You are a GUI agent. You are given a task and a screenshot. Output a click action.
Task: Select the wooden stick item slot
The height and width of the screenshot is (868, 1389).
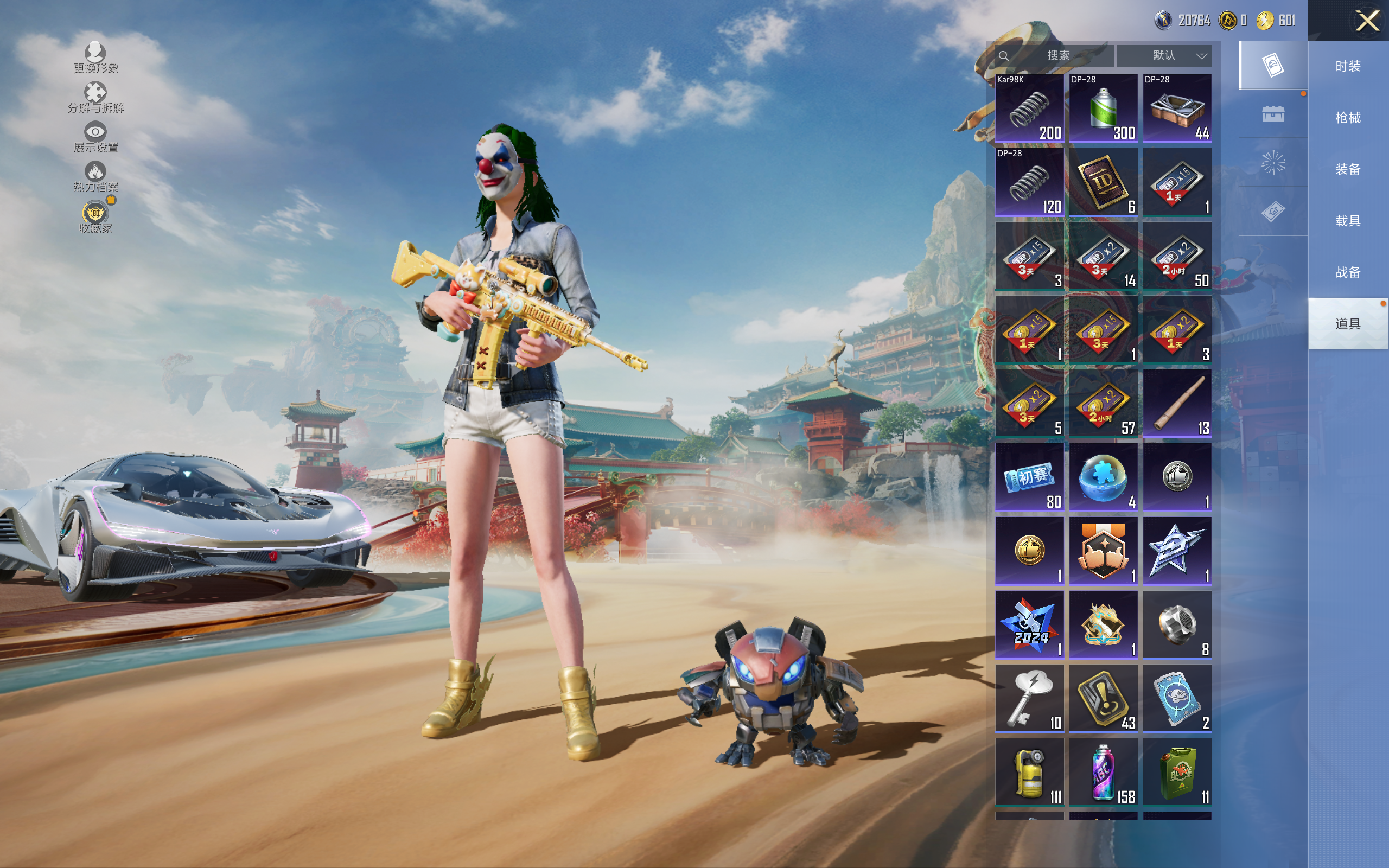tap(1177, 403)
